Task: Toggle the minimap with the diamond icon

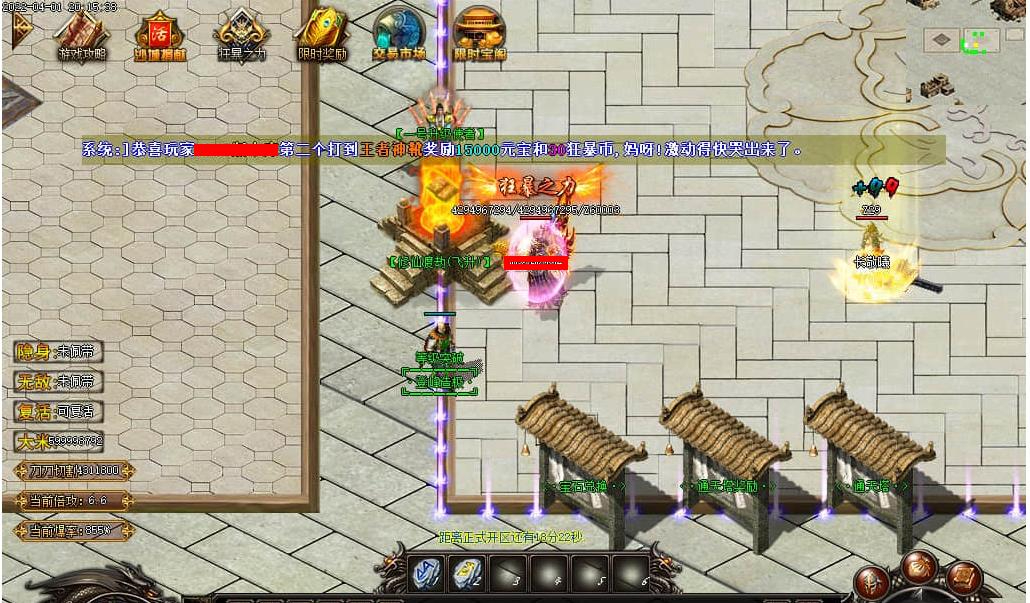Action: click(941, 41)
